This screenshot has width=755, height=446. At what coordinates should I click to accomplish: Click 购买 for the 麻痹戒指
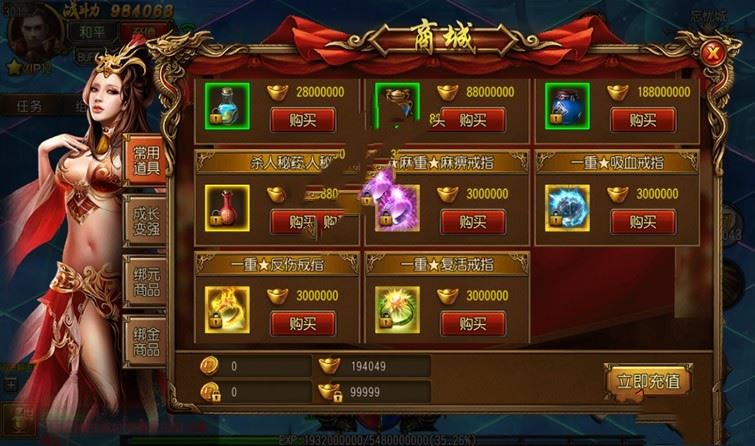pyautogui.click(x=473, y=221)
